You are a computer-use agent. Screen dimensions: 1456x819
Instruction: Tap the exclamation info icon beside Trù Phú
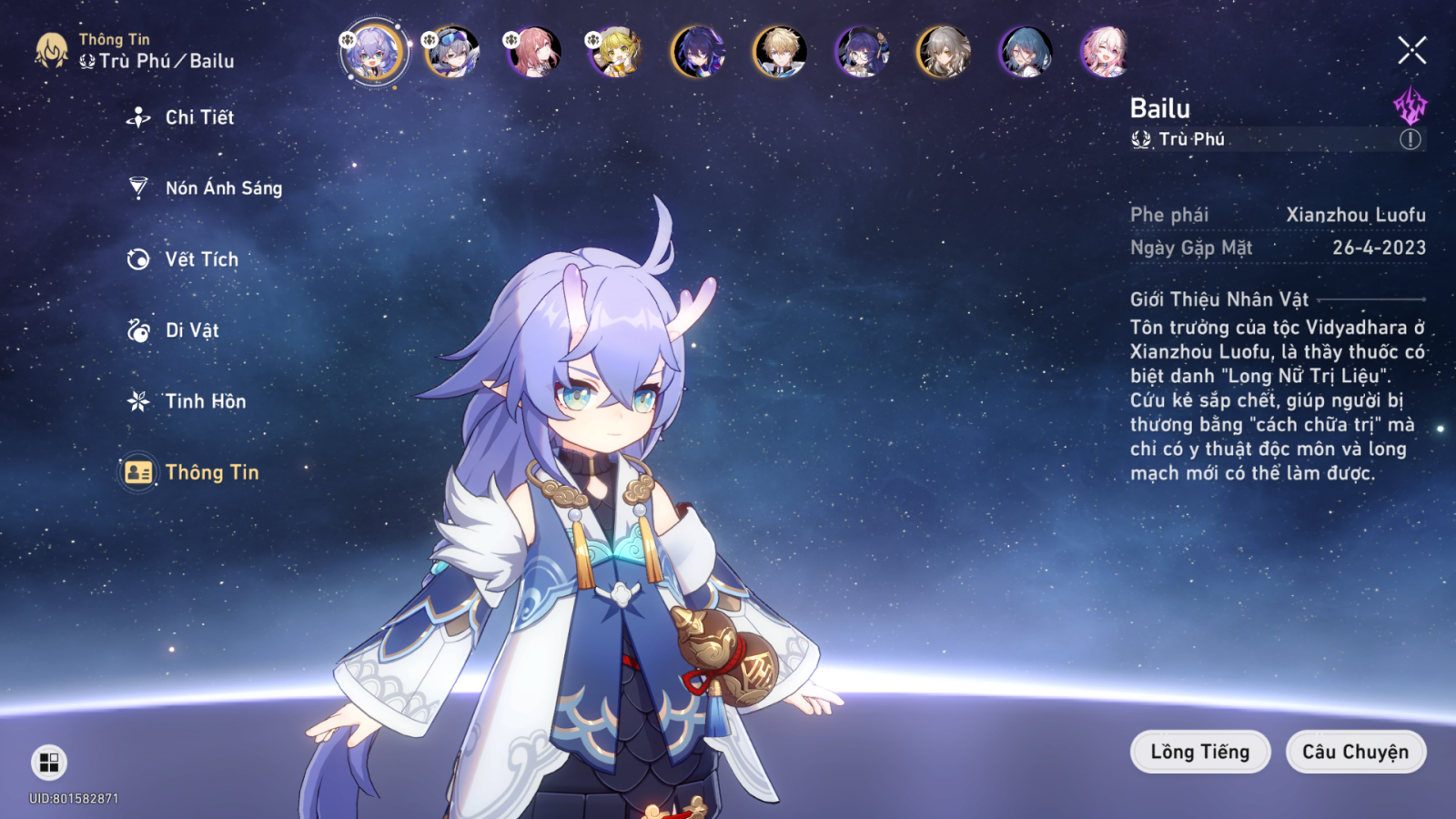coord(1410,139)
